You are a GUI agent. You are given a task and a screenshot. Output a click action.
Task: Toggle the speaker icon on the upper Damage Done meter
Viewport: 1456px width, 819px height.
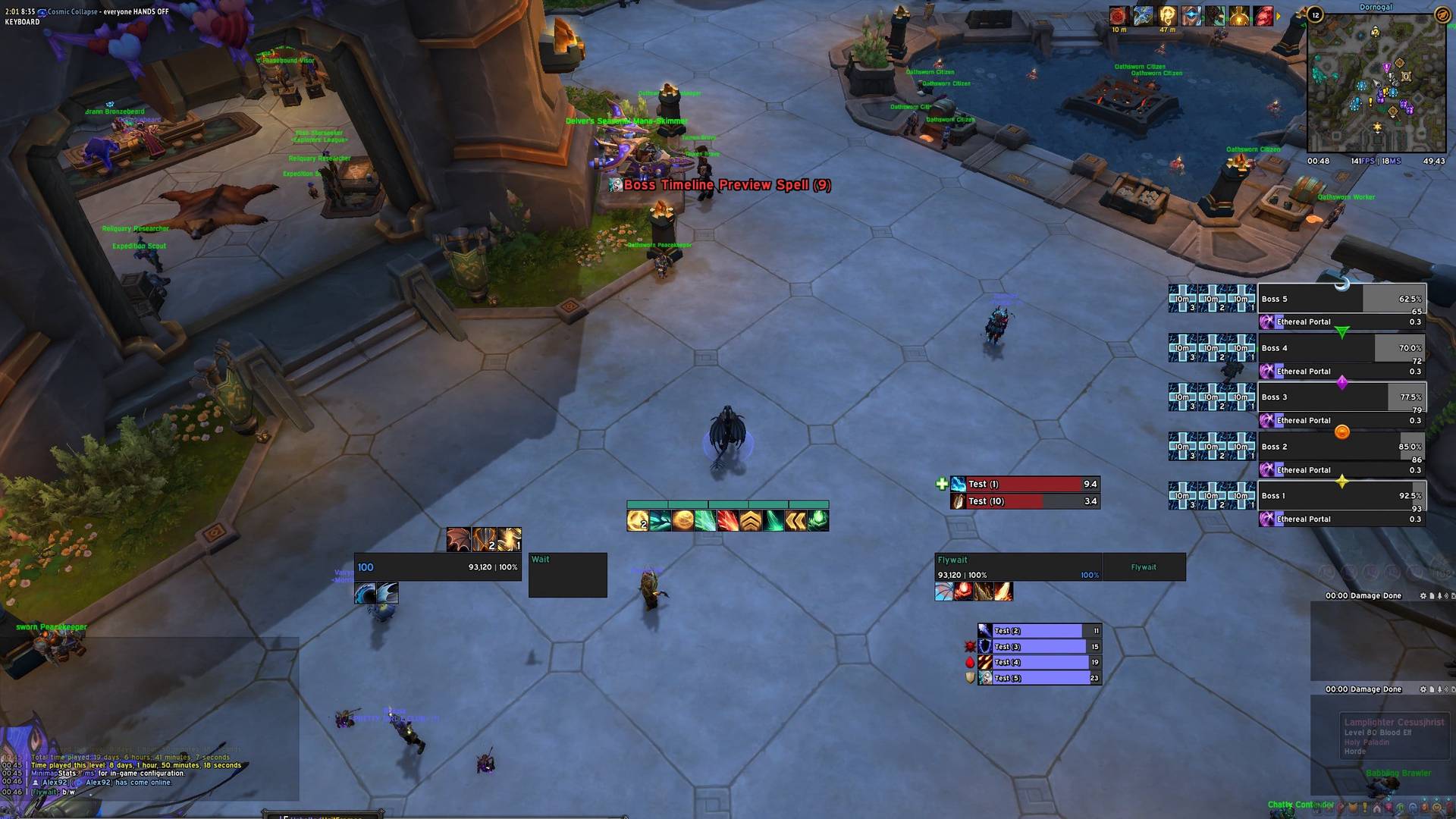click(x=1446, y=596)
